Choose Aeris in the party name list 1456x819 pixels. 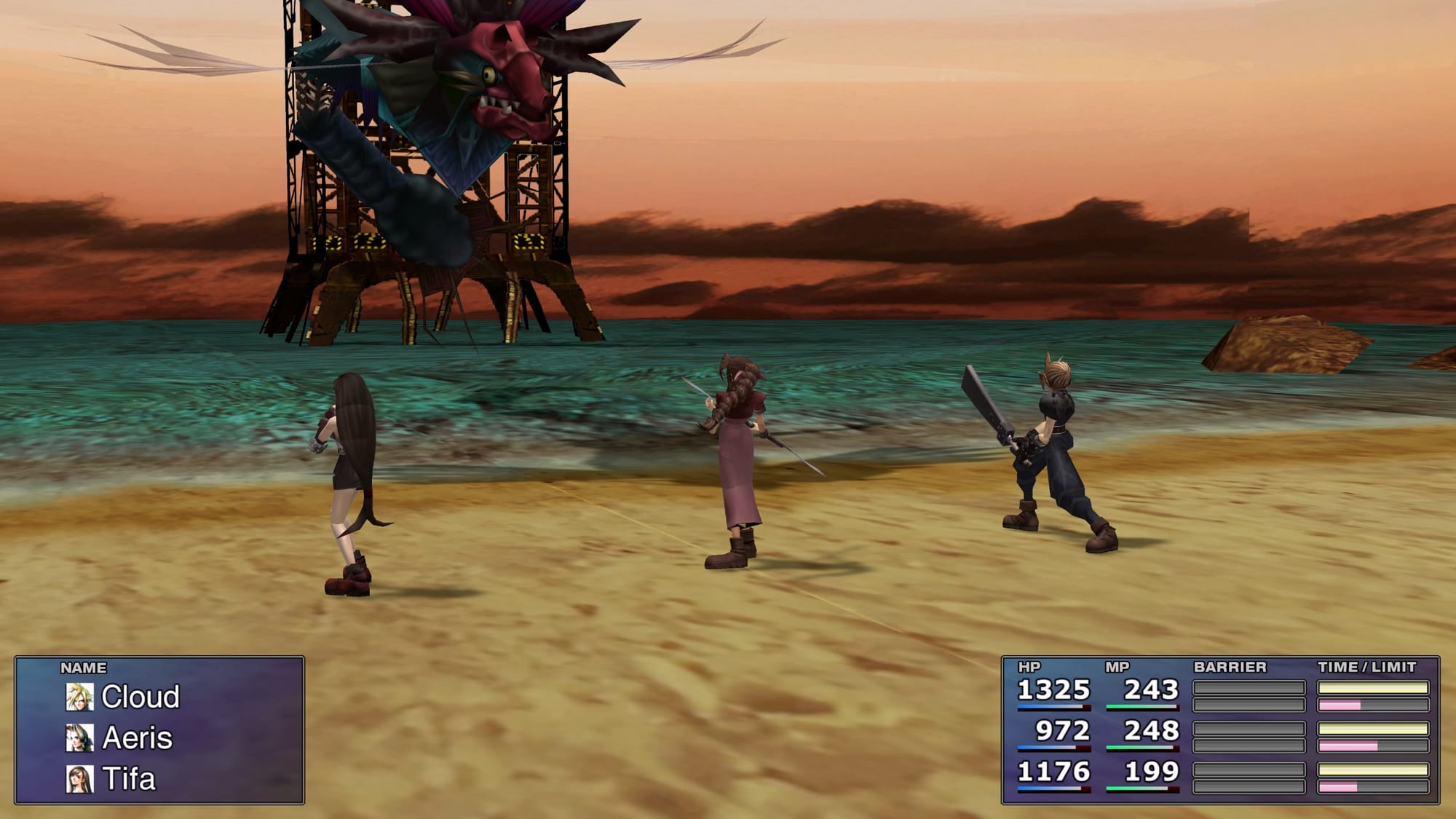[x=138, y=738]
